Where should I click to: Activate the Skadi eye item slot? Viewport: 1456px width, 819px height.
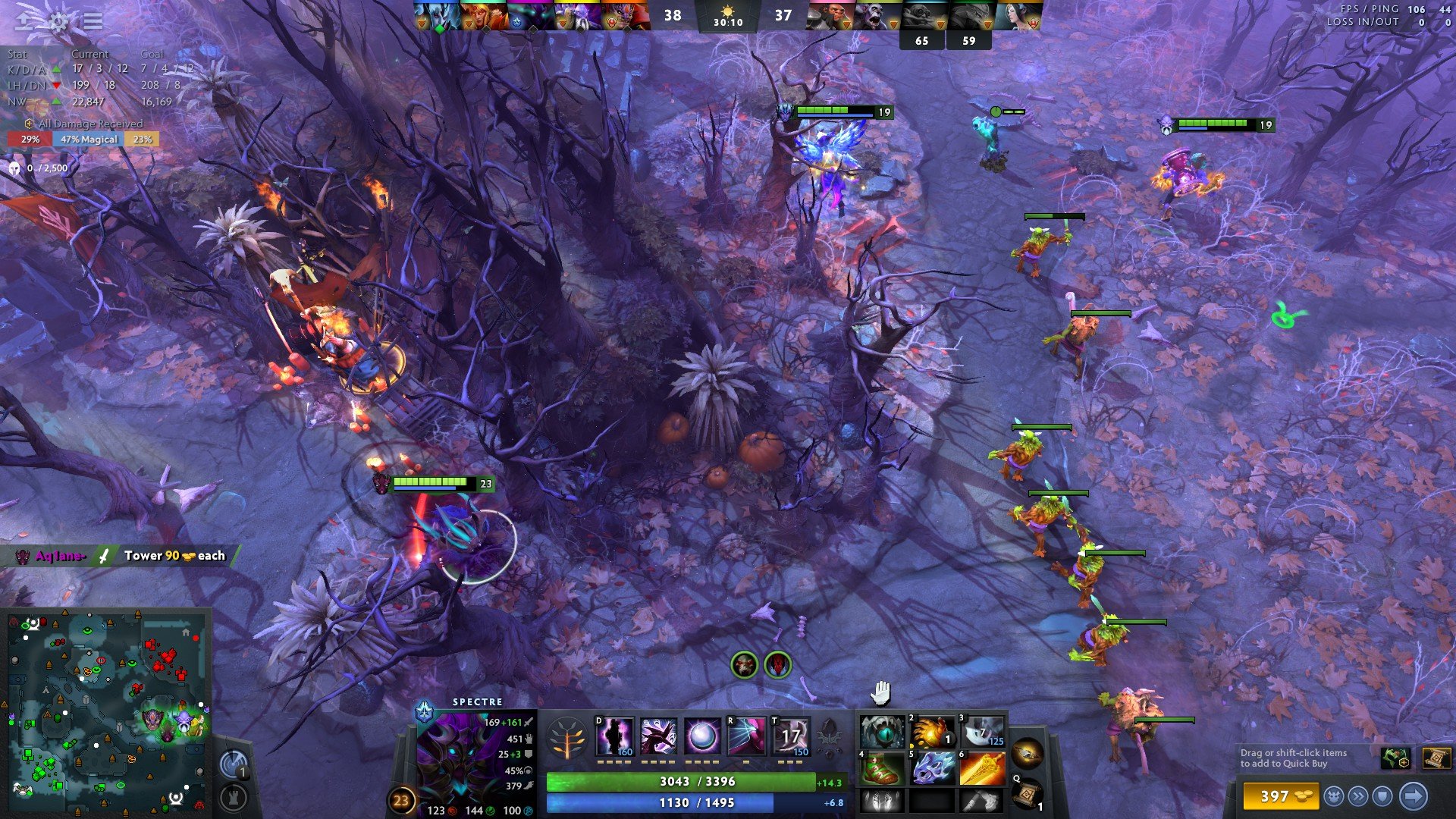(882, 732)
